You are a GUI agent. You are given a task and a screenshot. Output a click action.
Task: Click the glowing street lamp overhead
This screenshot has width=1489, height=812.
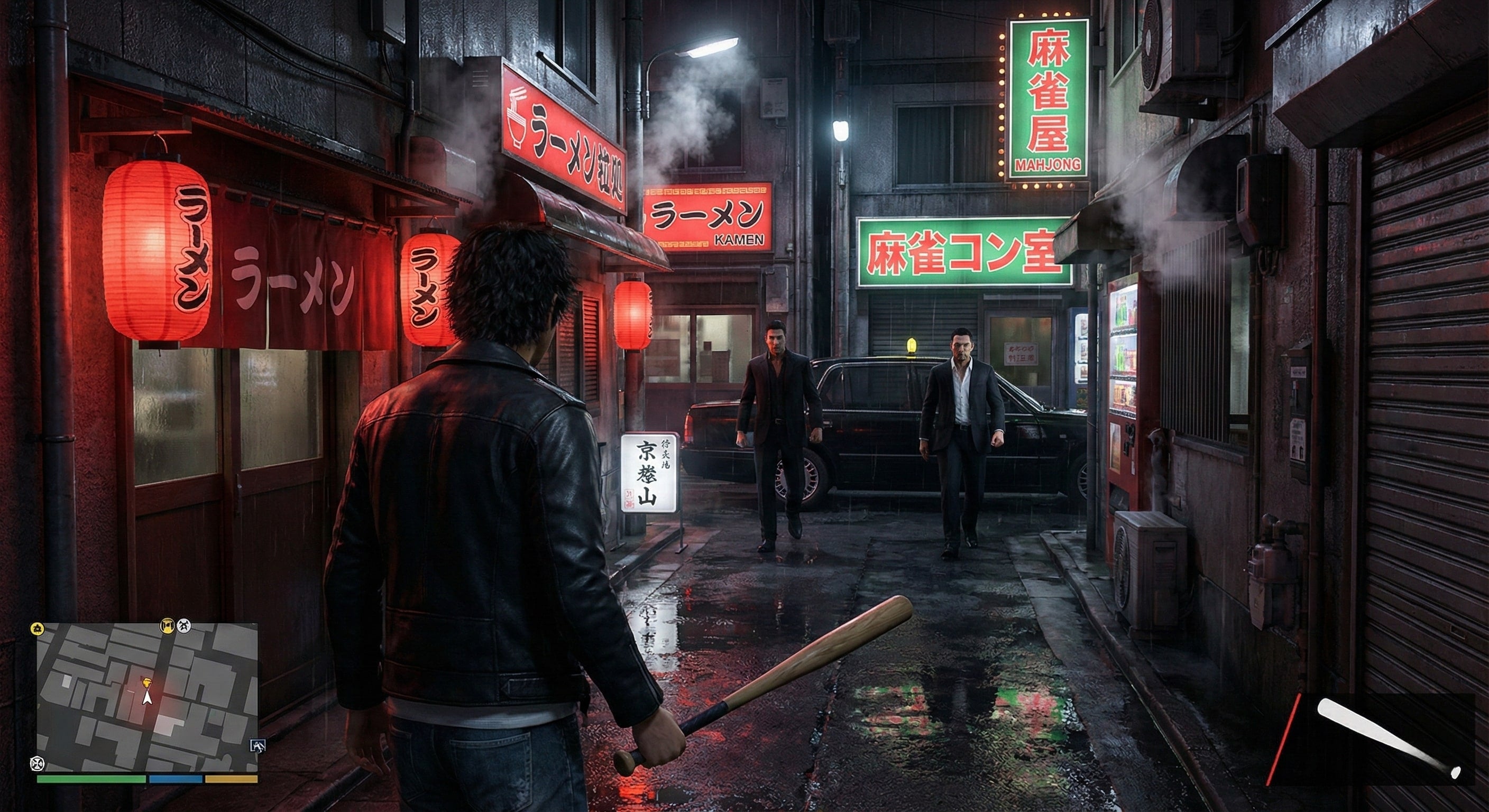708,46
